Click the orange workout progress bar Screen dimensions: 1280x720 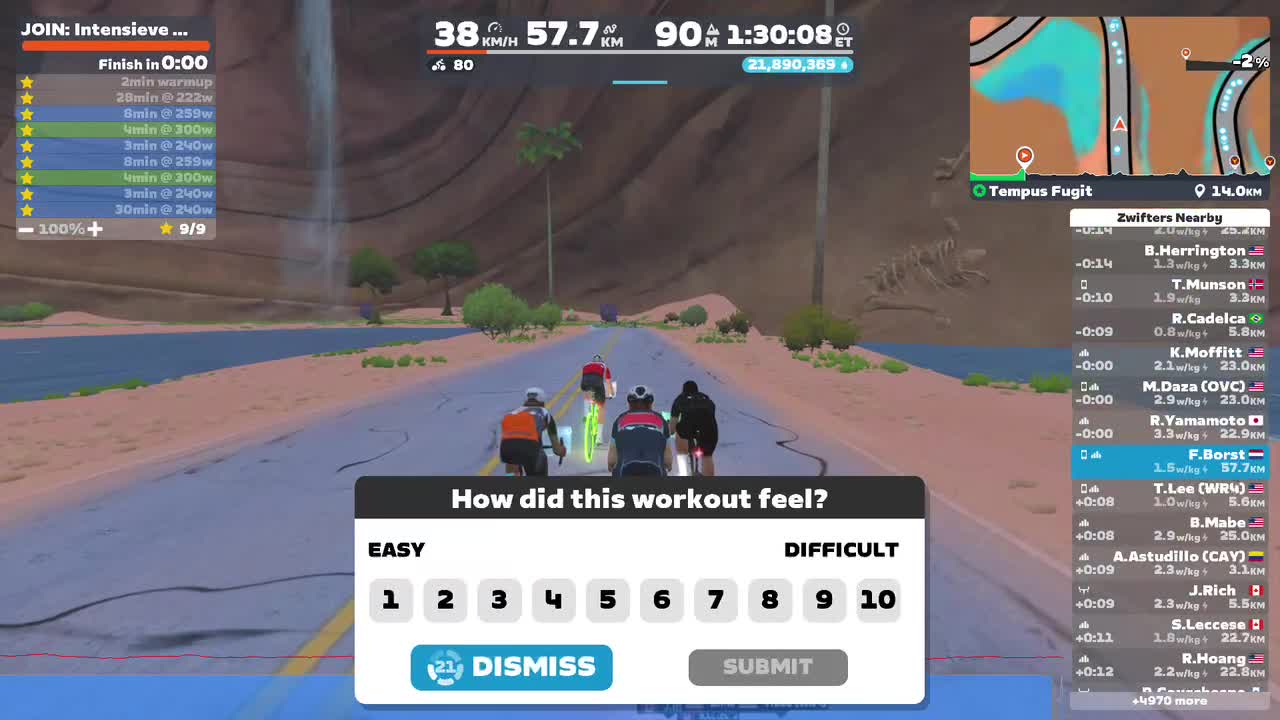[115, 44]
